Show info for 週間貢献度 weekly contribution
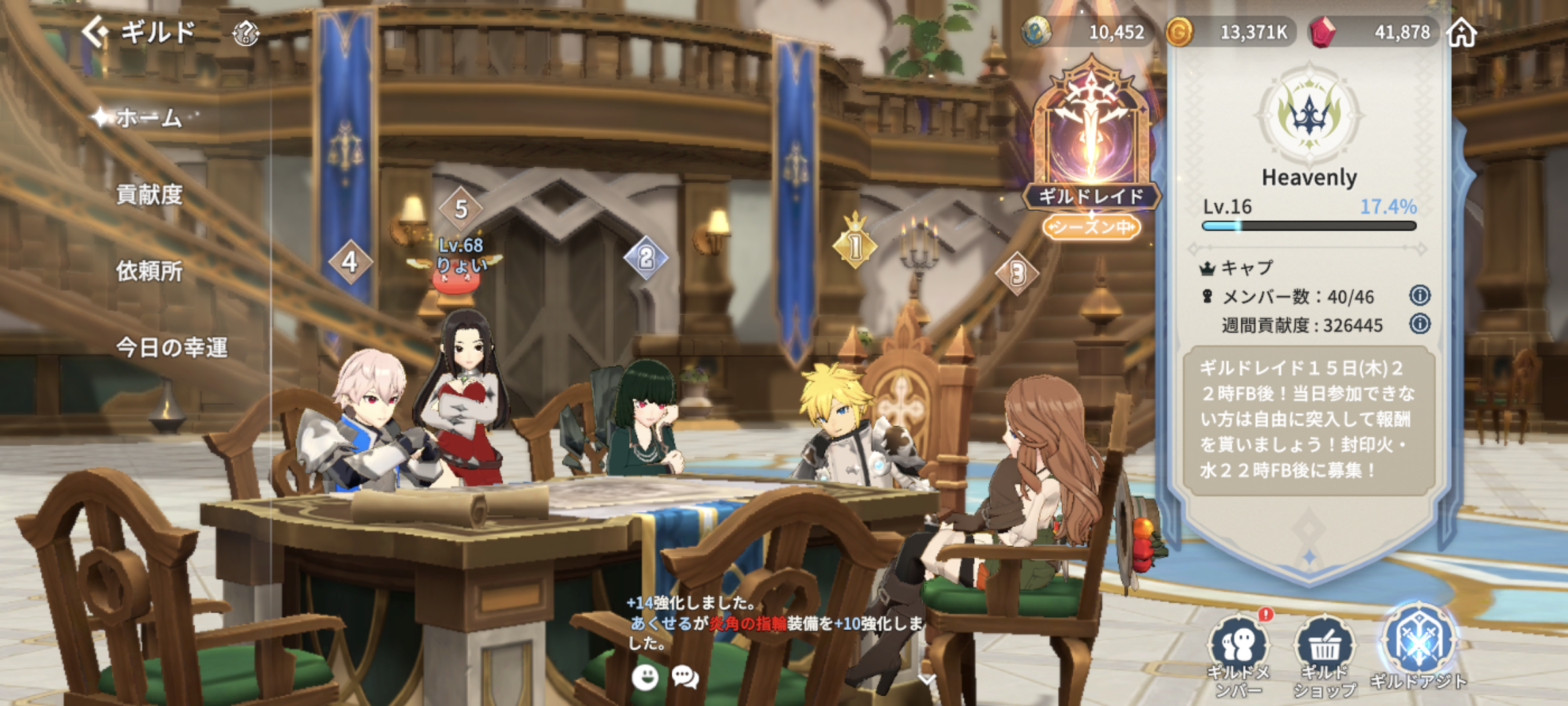 coord(1420,324)
